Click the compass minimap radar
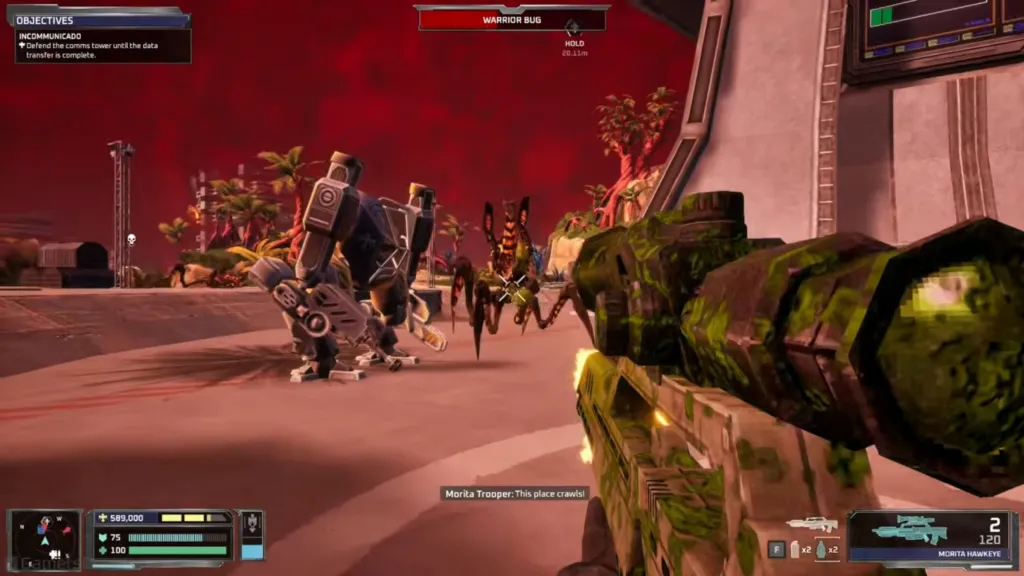 pos(44,537)
